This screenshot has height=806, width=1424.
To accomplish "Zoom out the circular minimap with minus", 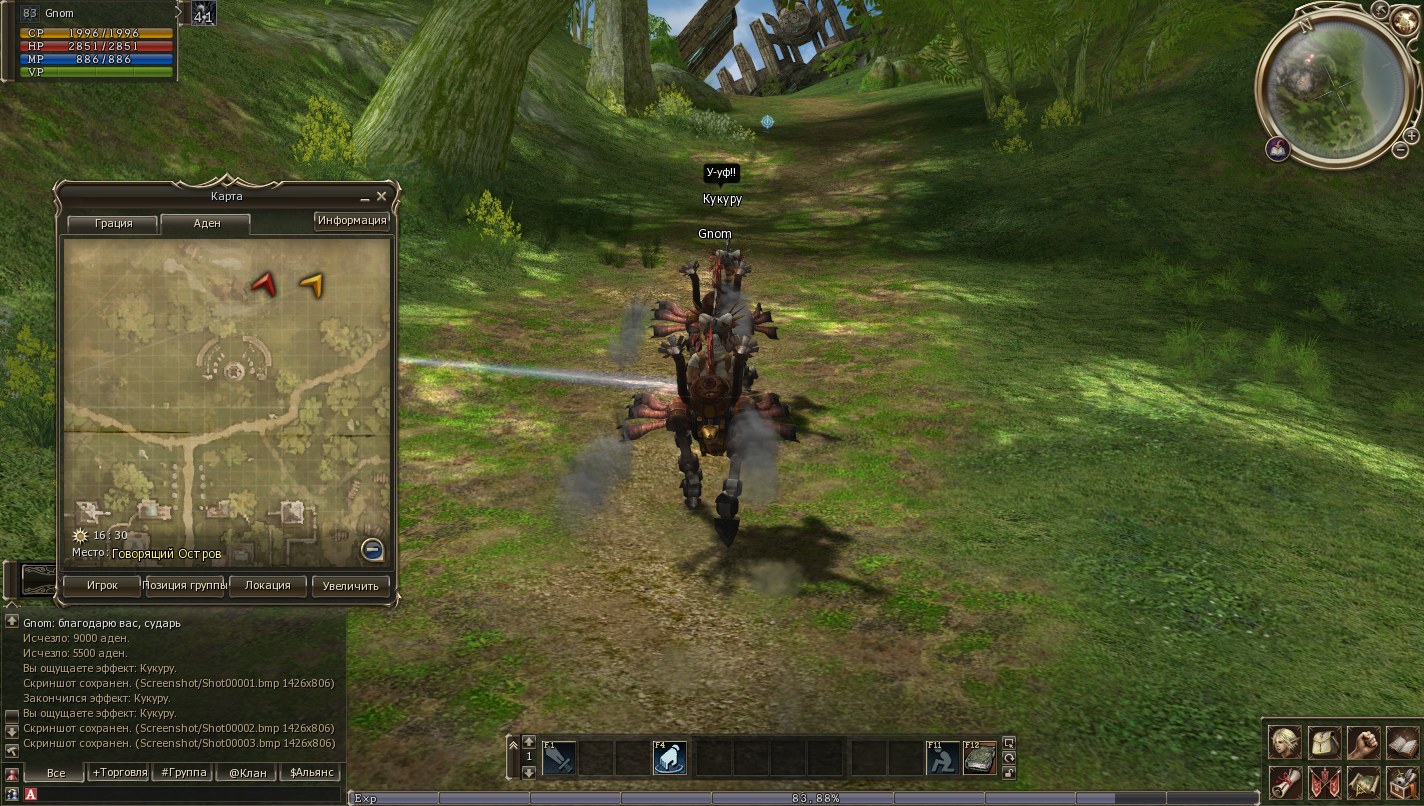I will [1400, 150].
